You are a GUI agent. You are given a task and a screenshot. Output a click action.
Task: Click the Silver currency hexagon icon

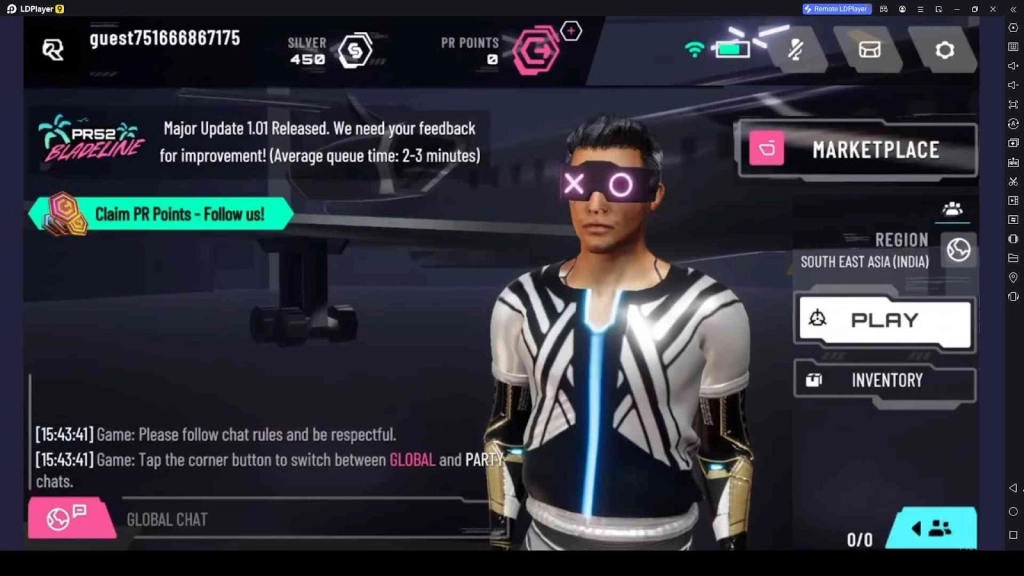tap(355, 50)
